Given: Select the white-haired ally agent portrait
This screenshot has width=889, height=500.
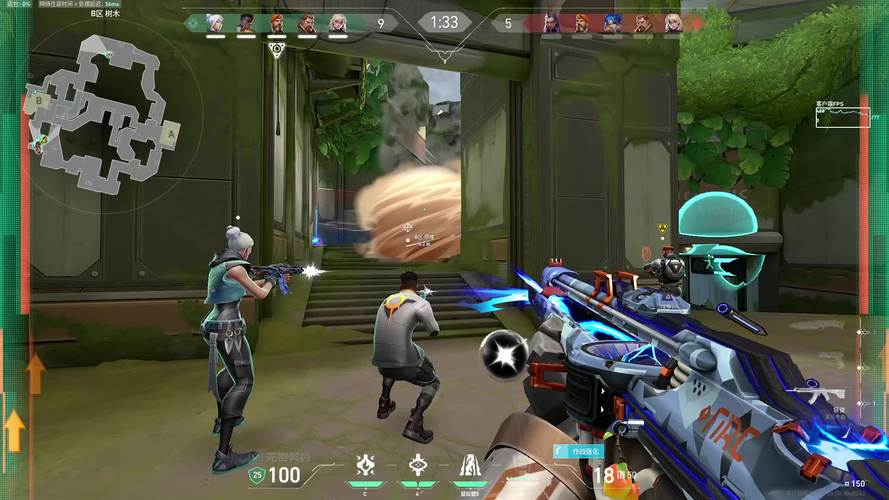Looking at the screenshot, I should 214,22.
